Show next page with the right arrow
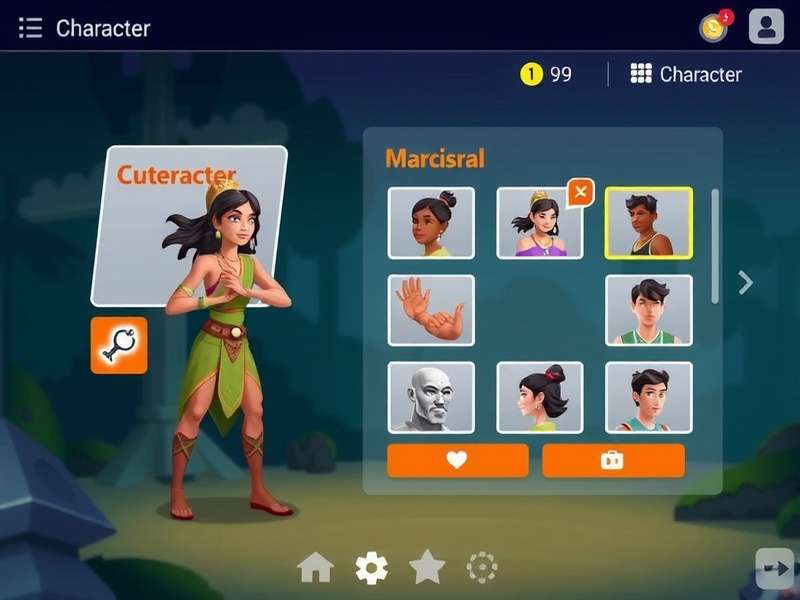The image size is (800, 600). tap(745, 283)
